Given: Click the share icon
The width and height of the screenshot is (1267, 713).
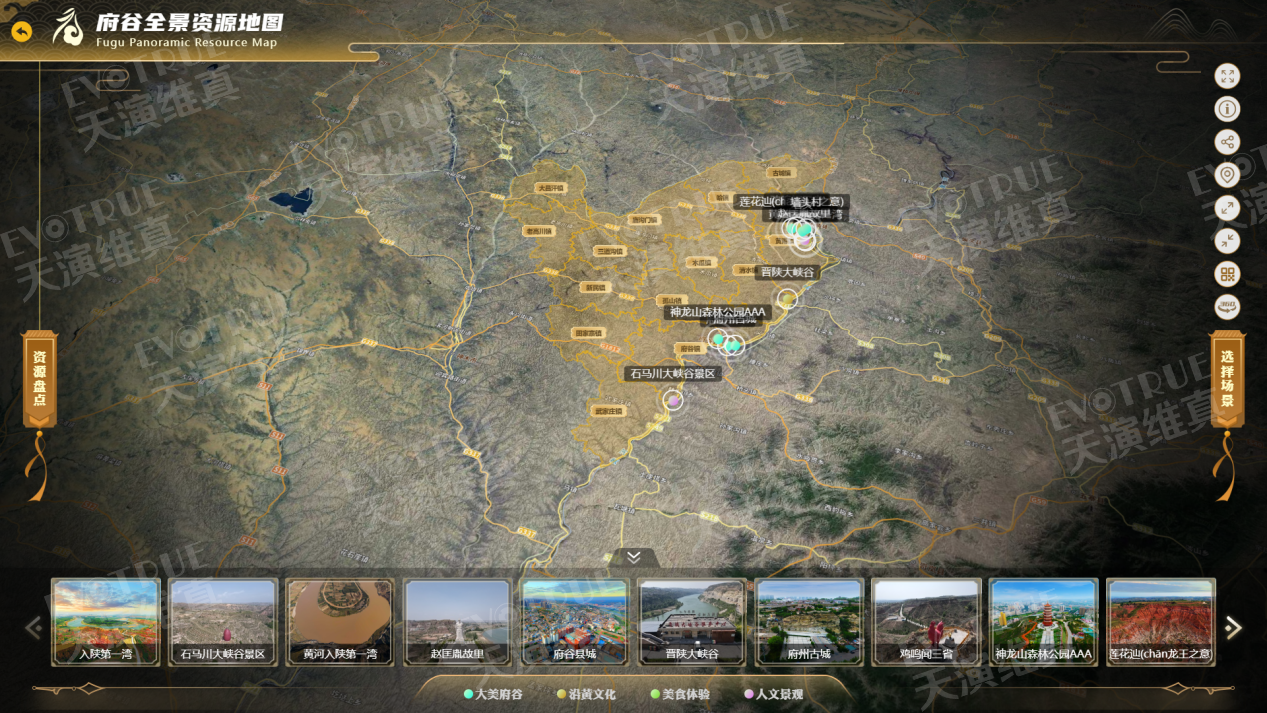Looking at the screenshot, I should (x=1227, y=142).
